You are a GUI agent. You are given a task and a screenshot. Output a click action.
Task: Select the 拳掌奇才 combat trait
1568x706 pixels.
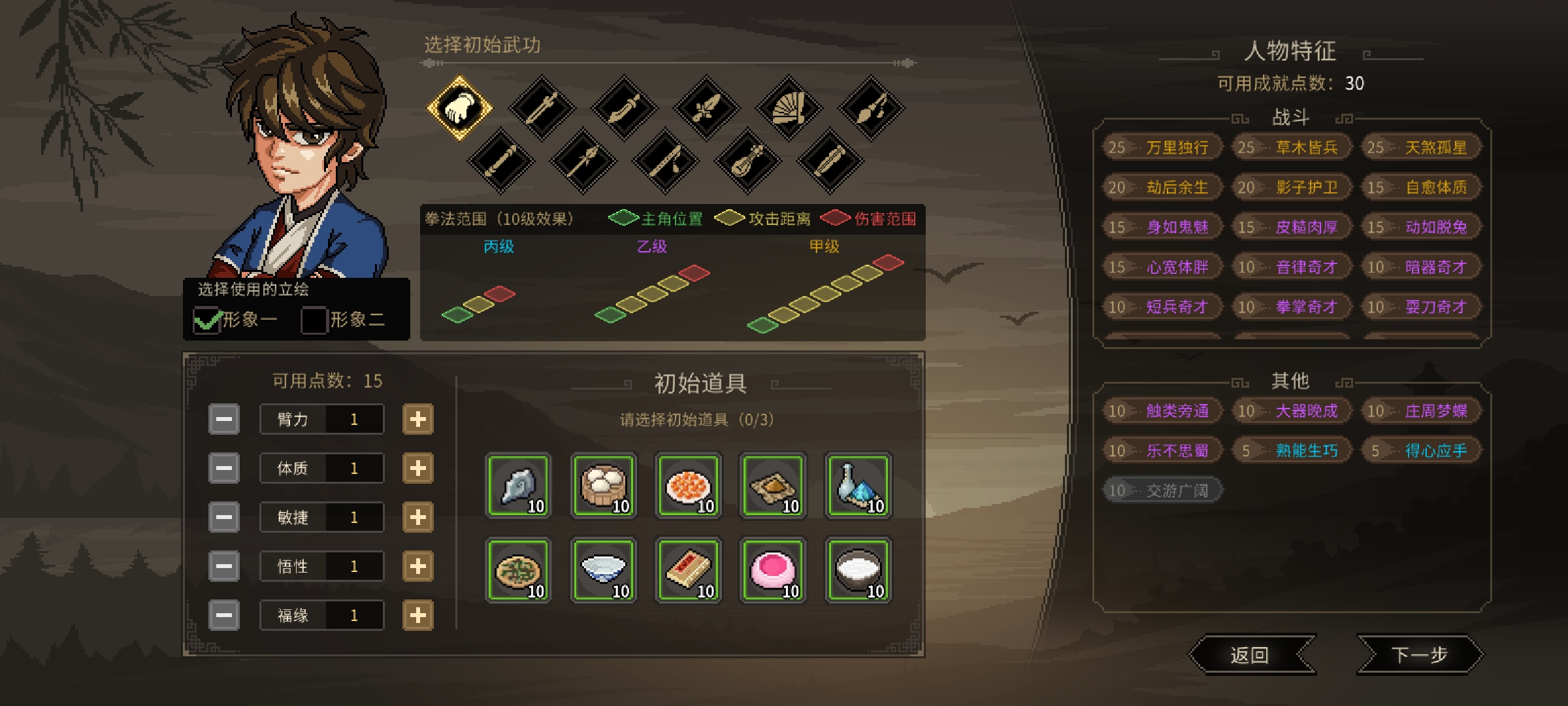click(1290, 307)
